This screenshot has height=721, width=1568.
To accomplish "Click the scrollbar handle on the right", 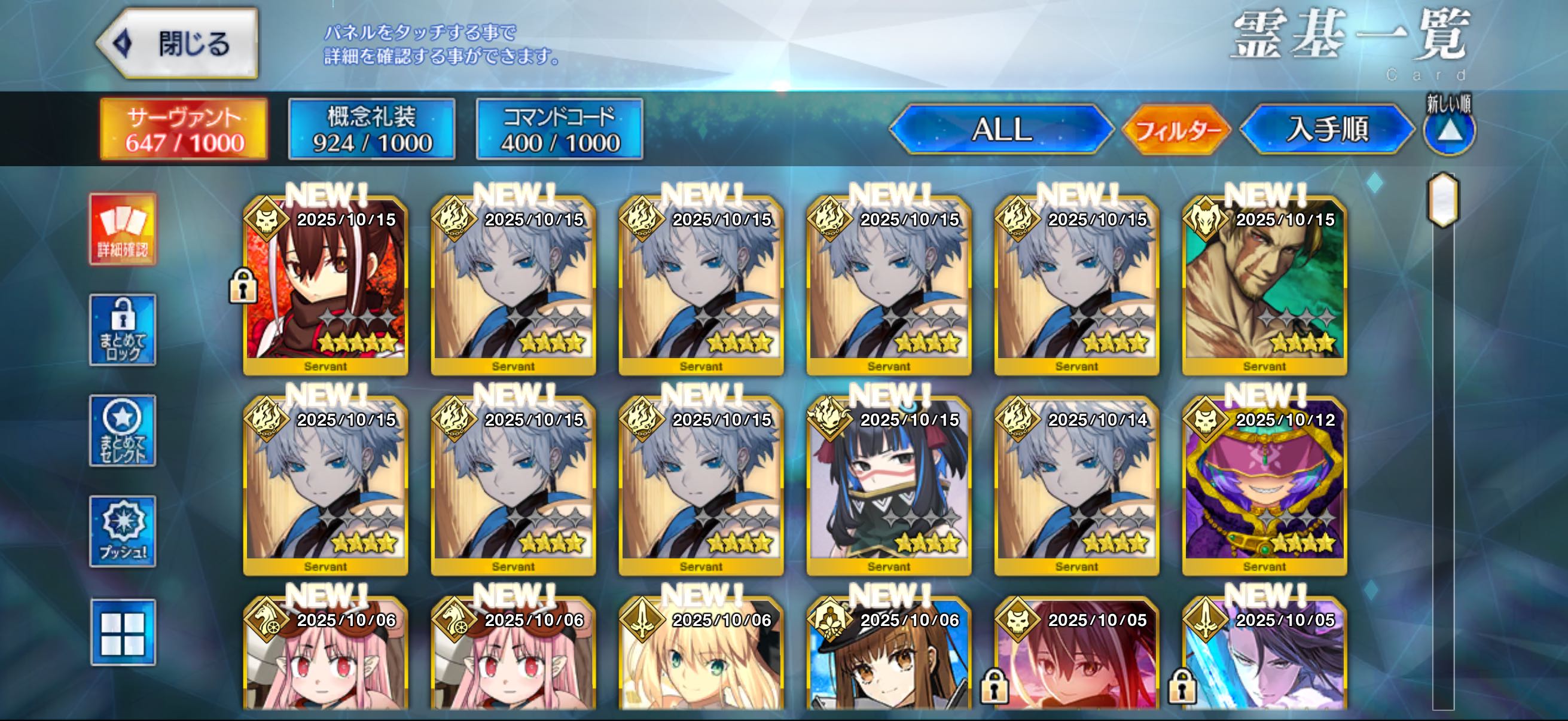I will tap(1442, 200).
